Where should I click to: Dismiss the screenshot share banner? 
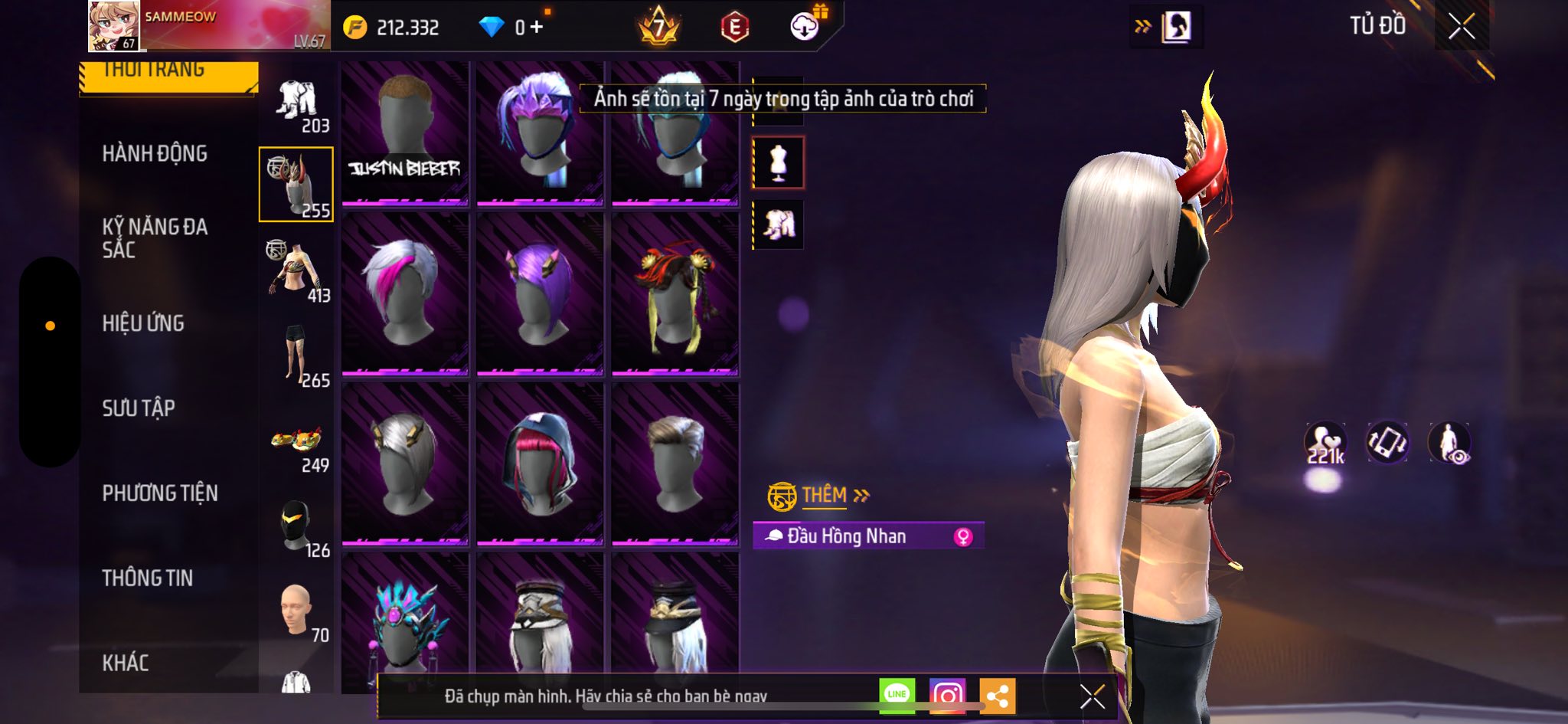click(1092, 696)
